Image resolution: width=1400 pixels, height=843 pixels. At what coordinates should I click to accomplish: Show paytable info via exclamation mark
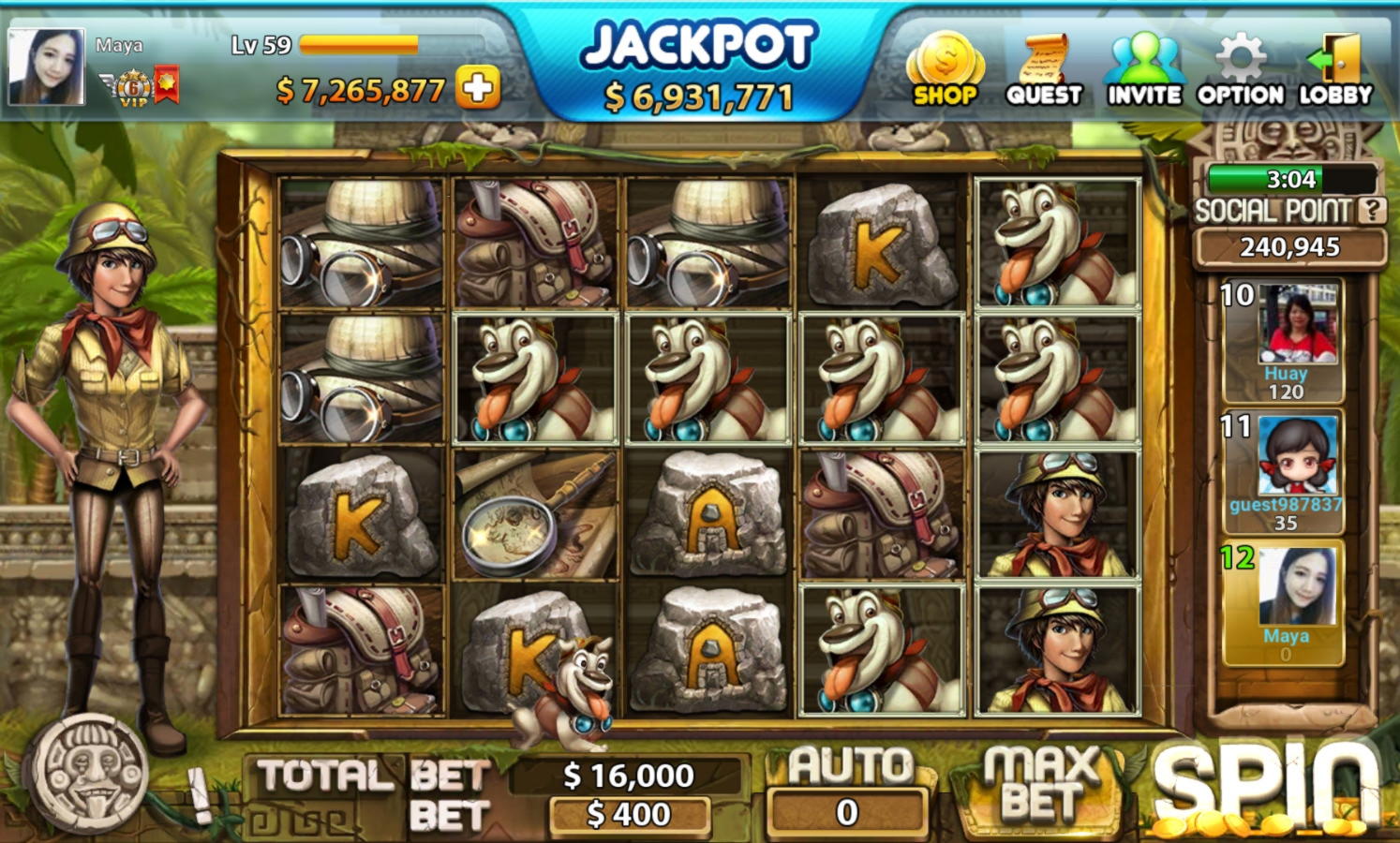pyautogui.click(x=199, y=792)
